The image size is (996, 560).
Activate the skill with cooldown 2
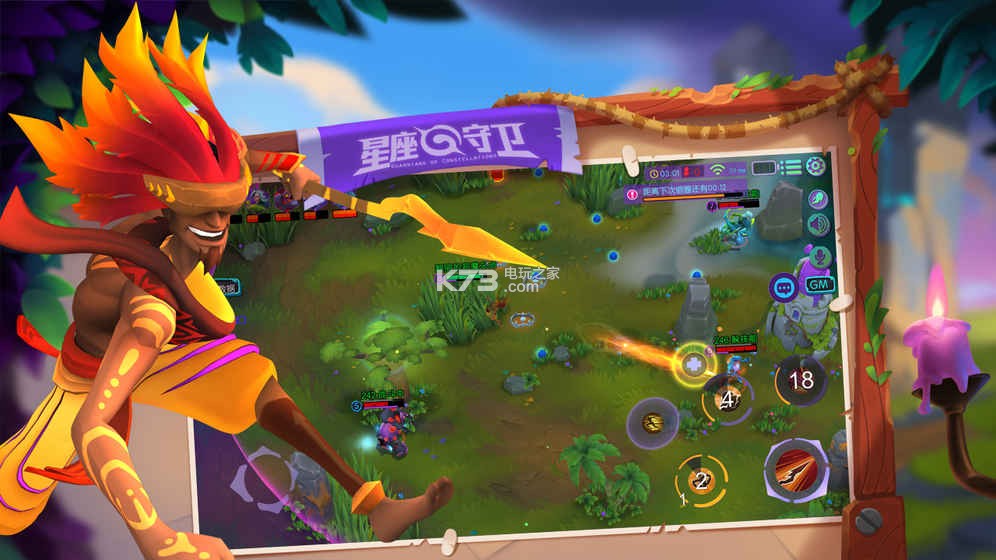(700, 480)
